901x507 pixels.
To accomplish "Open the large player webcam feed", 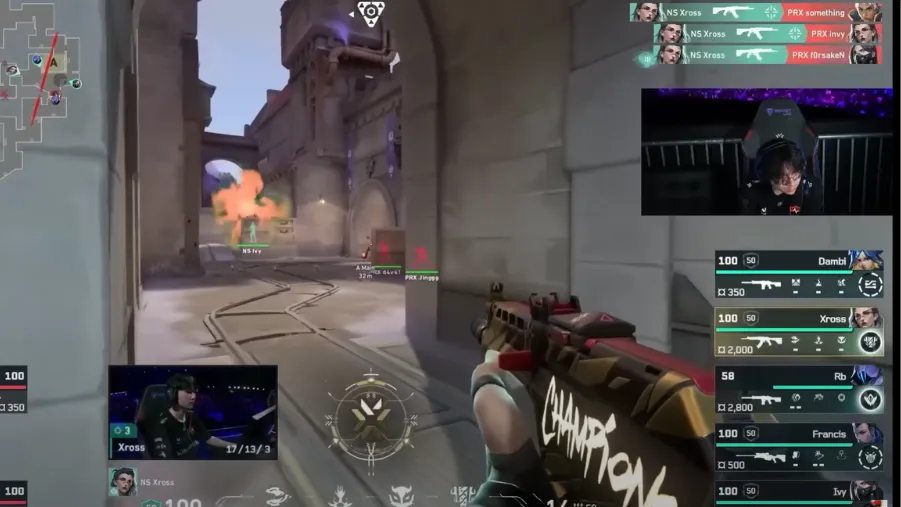I will click(766, 152).
